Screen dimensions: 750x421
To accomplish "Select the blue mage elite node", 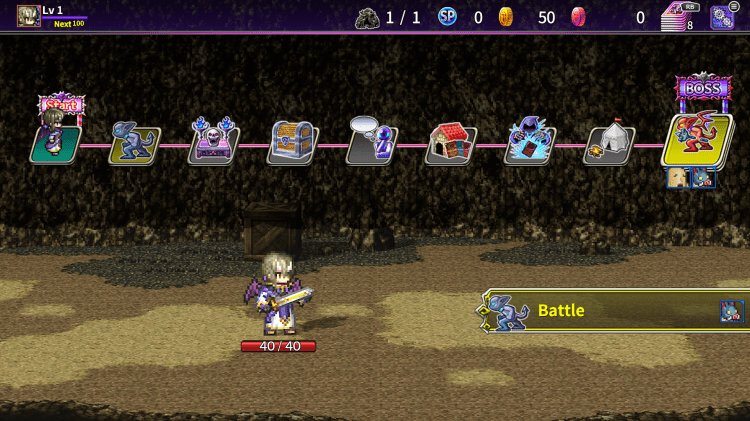I will point(530,144).
